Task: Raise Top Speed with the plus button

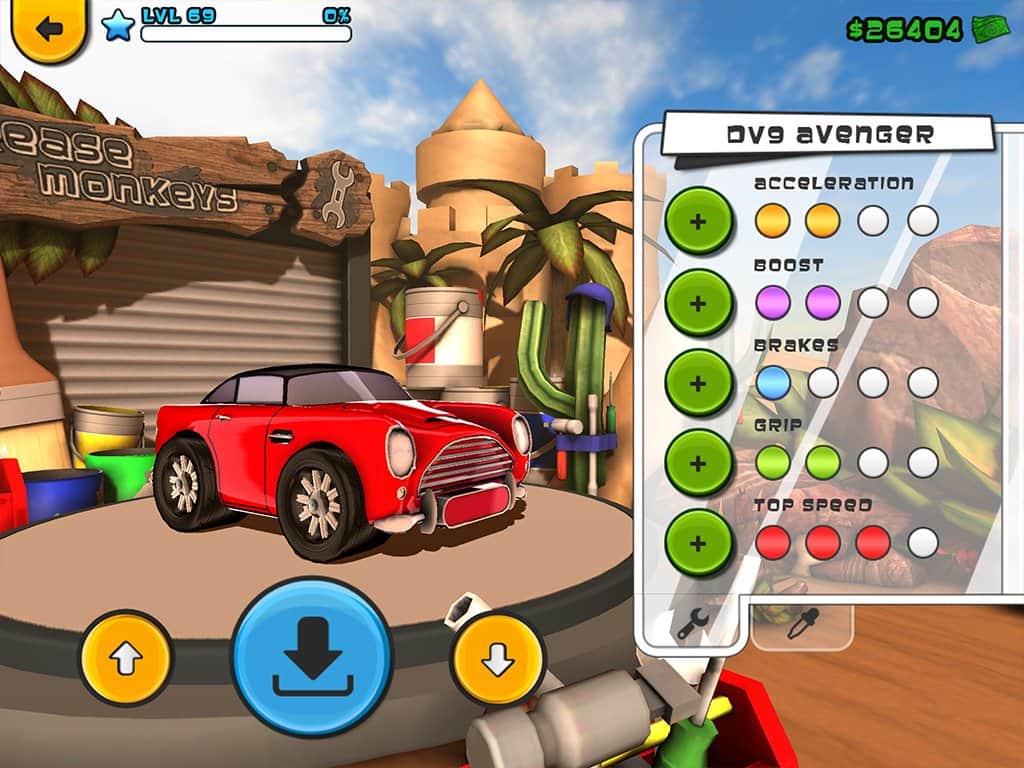Action: pyautogui.click(x=699, y=543)
